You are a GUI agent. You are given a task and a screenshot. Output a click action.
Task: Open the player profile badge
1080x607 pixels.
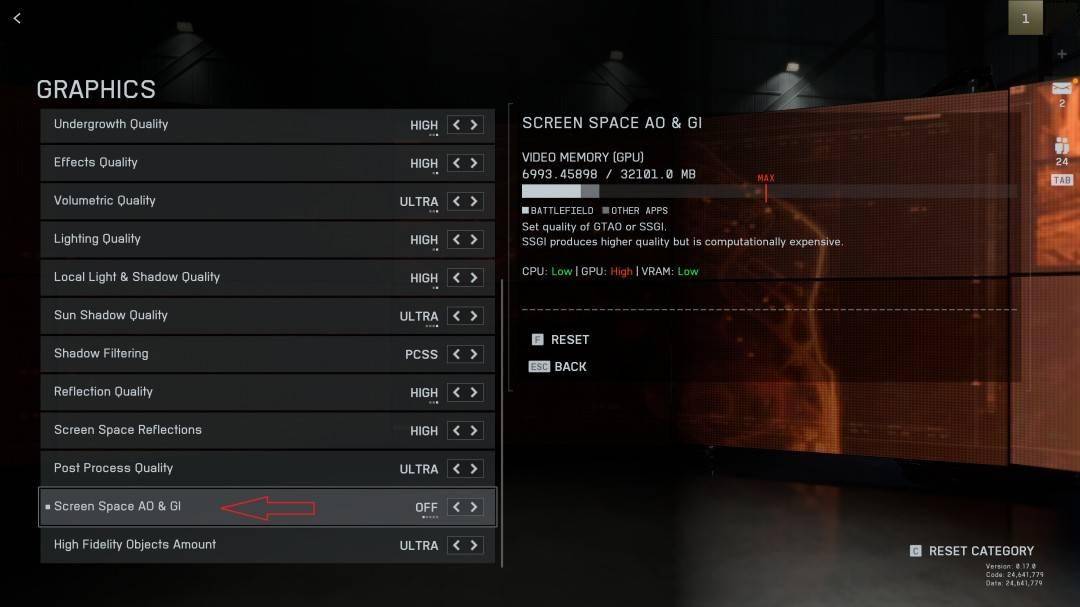(1025, 18)
